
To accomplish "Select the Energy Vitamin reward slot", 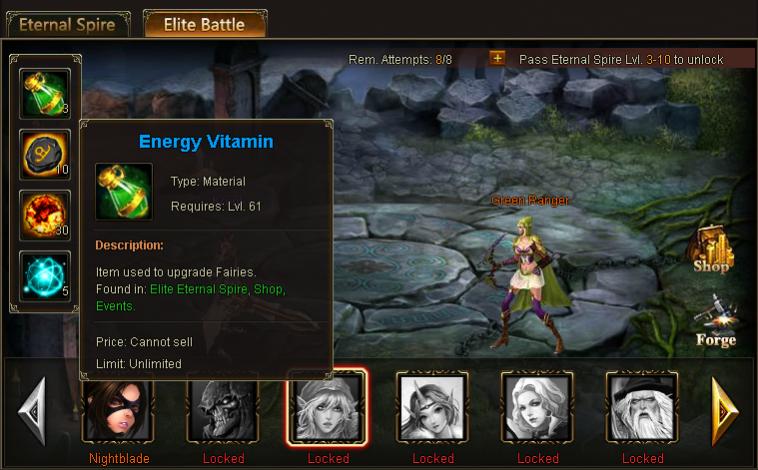I will (45, 93).
